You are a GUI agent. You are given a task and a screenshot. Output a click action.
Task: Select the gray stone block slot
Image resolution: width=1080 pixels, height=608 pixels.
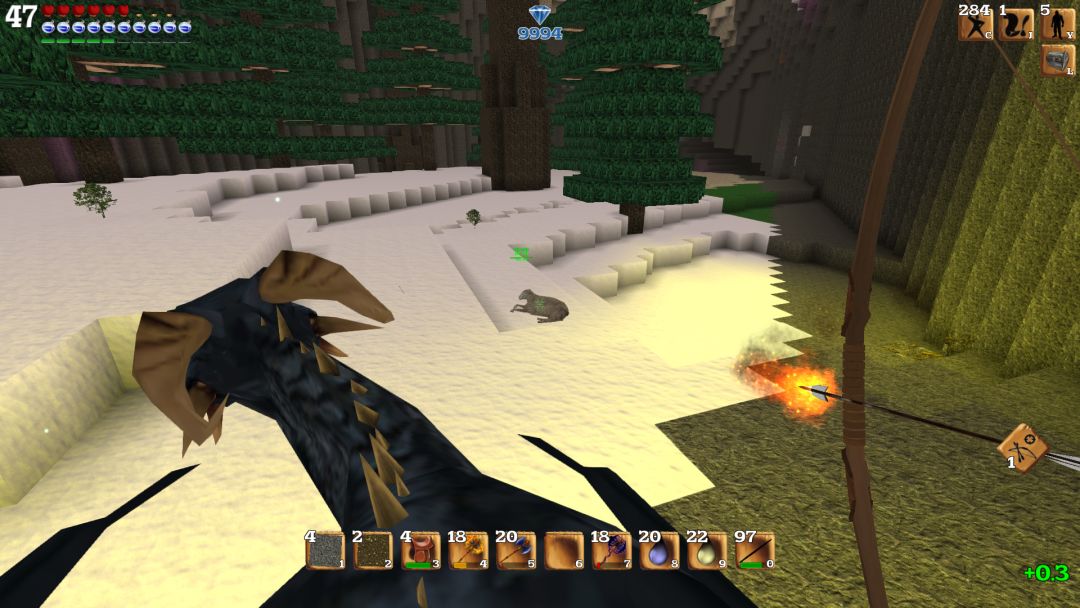pyautogui.click(x=325, y=551)
